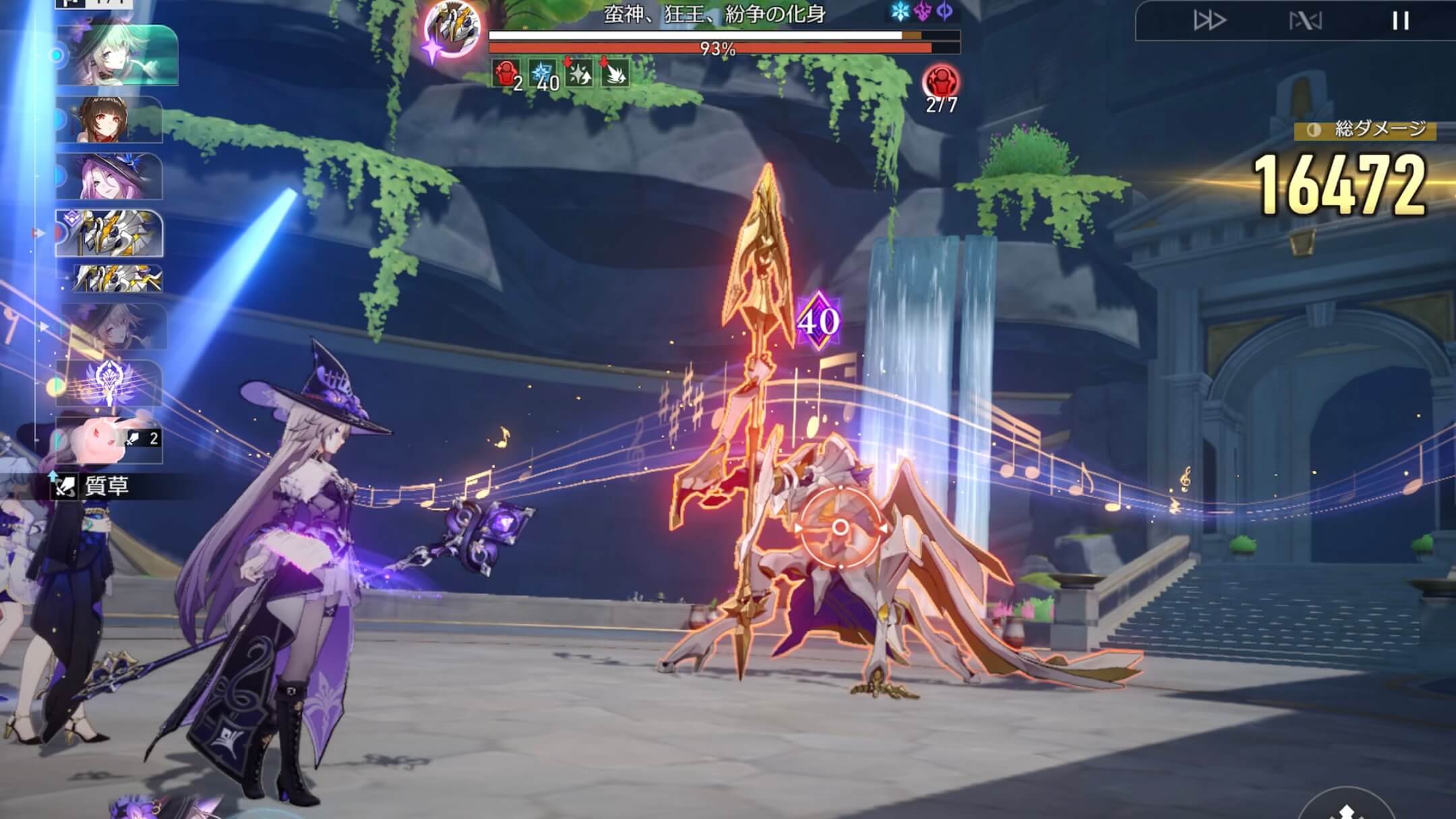Check the purple quantum weakness icon
Viewport: 1456px width, 819px height.
point(923,11)
